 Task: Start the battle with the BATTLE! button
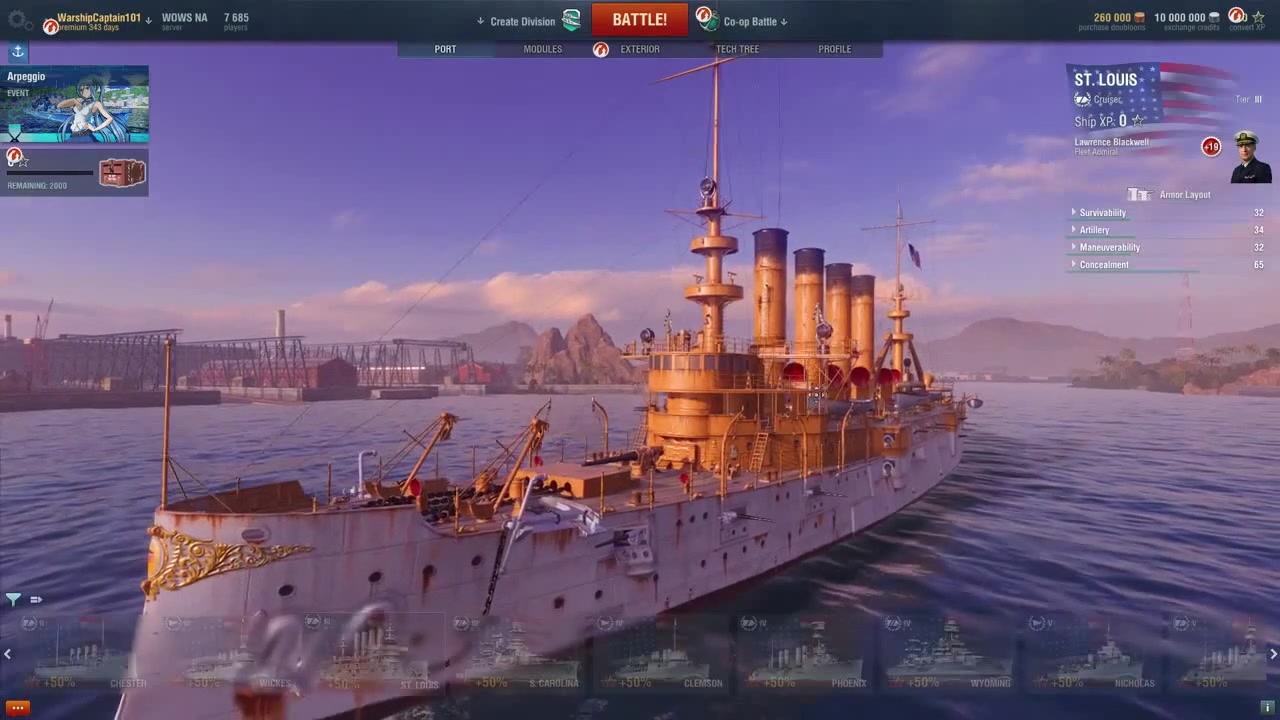pos(639,20)
